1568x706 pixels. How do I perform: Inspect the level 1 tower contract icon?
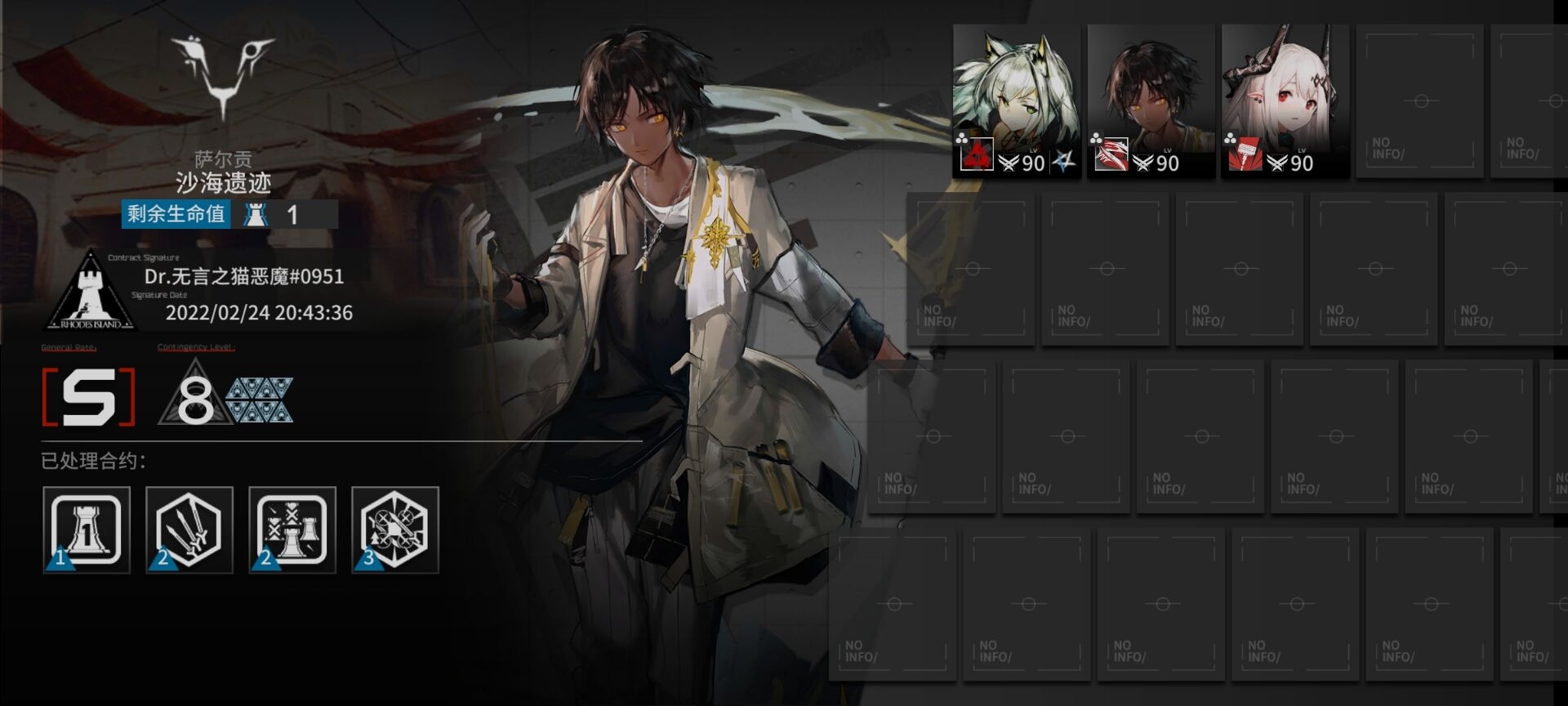coord(87,529)
